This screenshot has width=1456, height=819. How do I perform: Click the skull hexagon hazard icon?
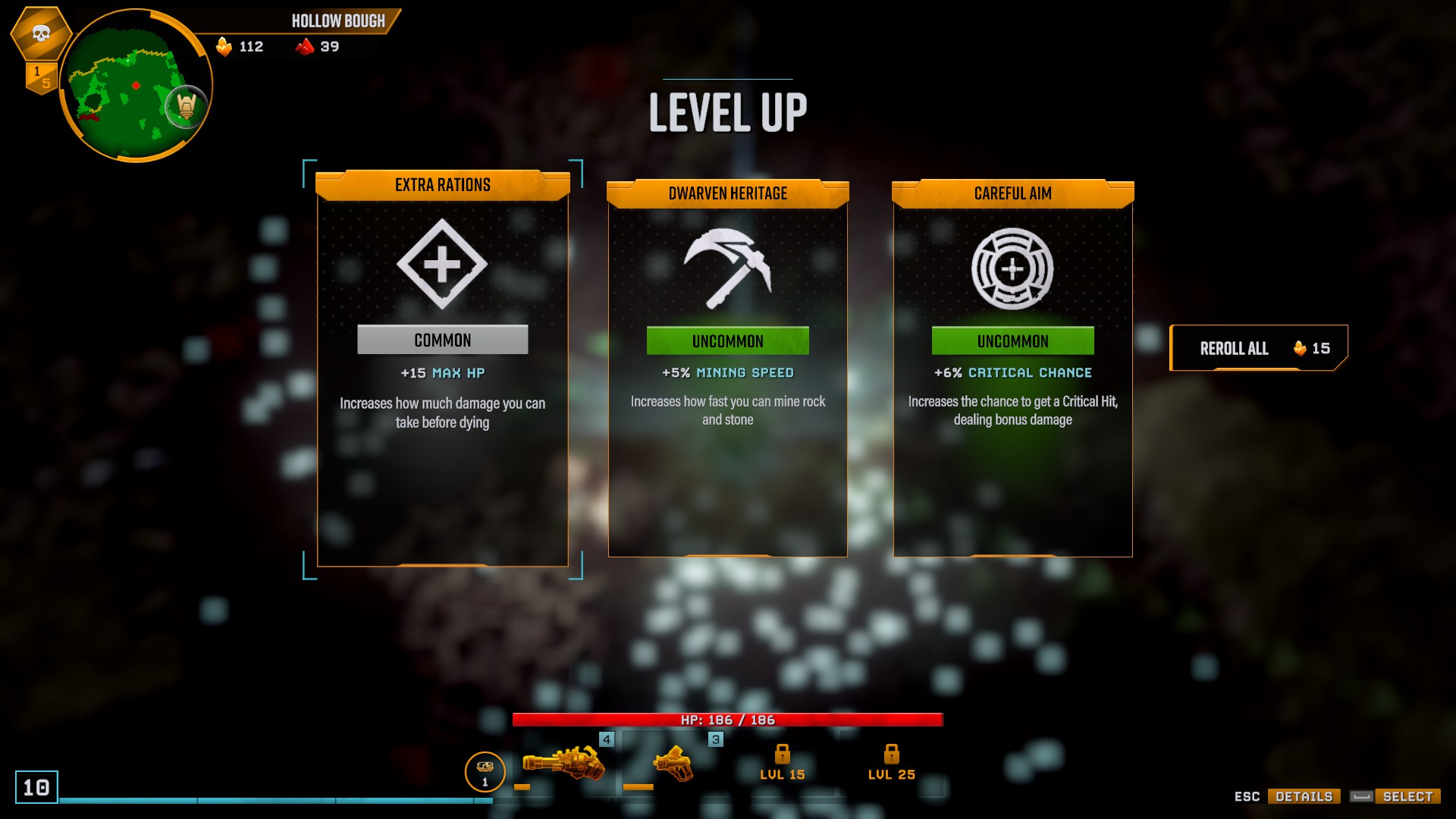tap(41, 33)
